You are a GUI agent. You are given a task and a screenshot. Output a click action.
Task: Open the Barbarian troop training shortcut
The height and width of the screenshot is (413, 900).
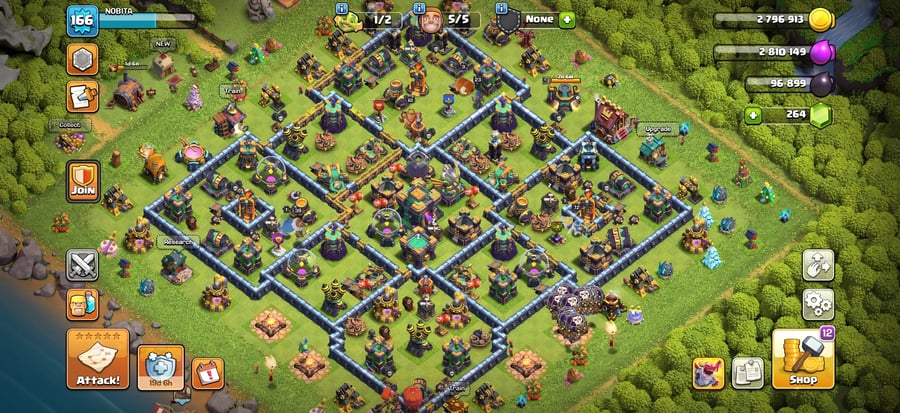pos(82,304)
